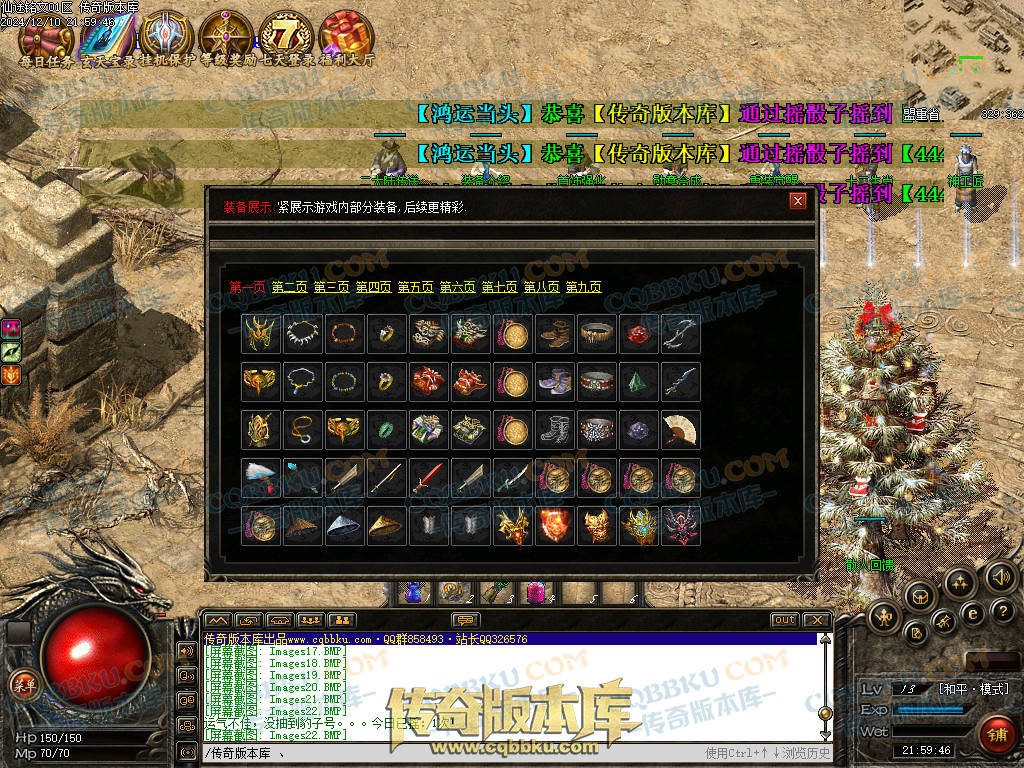Select the green triangular gem slot
This screenshot has height=768, width=1024.
coord(639,381)
